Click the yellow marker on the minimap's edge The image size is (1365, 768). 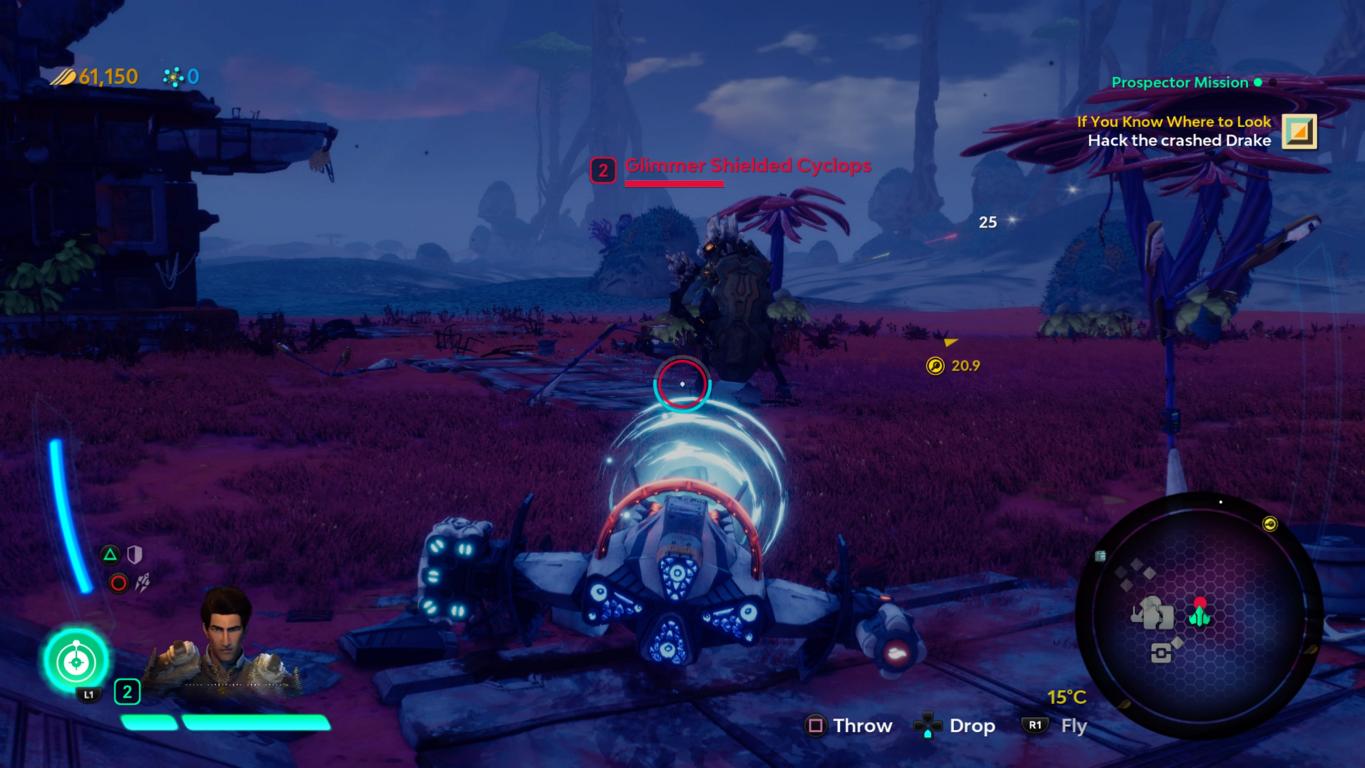point(1270,524)
